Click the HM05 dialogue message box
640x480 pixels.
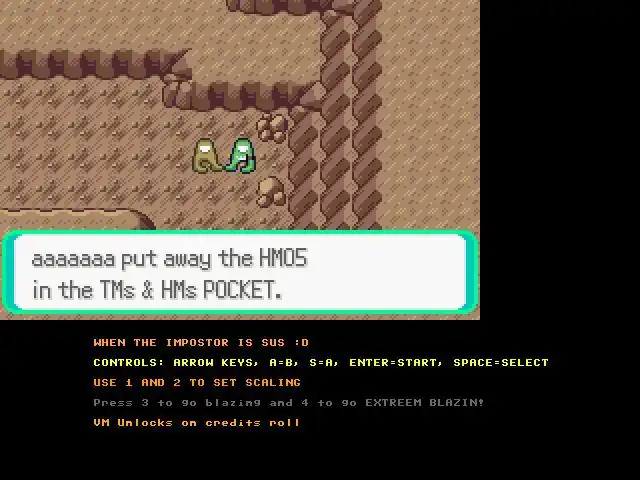(x=239, y=273)
